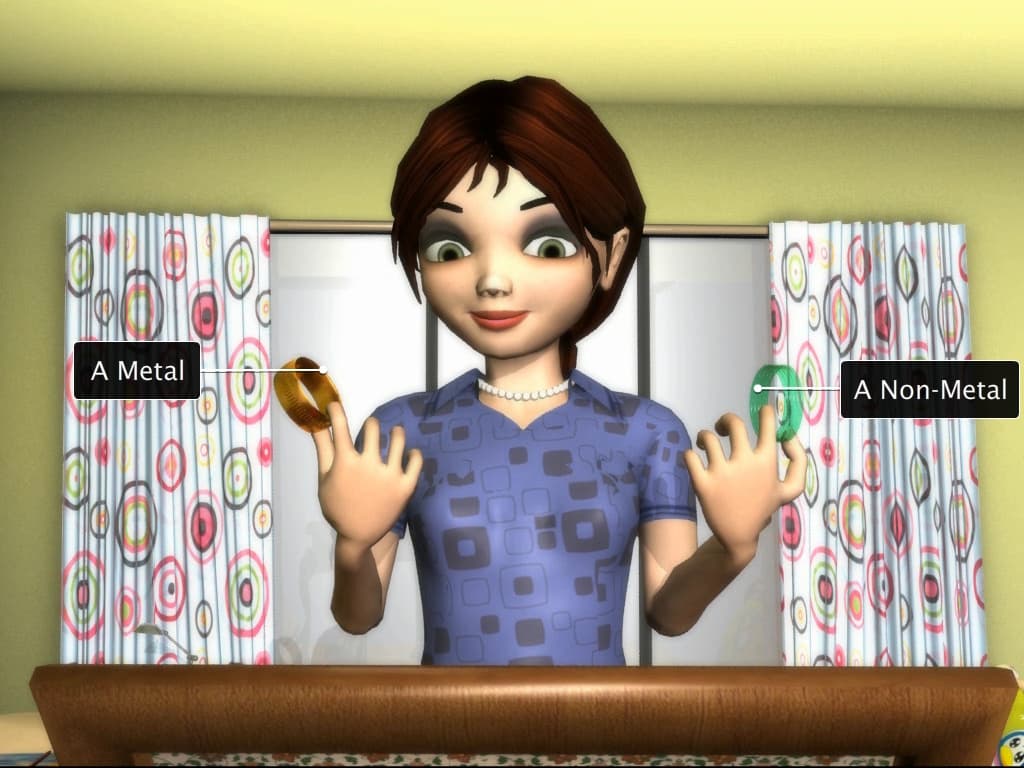Choose the "A Non-Metal" label

(929, 390)
